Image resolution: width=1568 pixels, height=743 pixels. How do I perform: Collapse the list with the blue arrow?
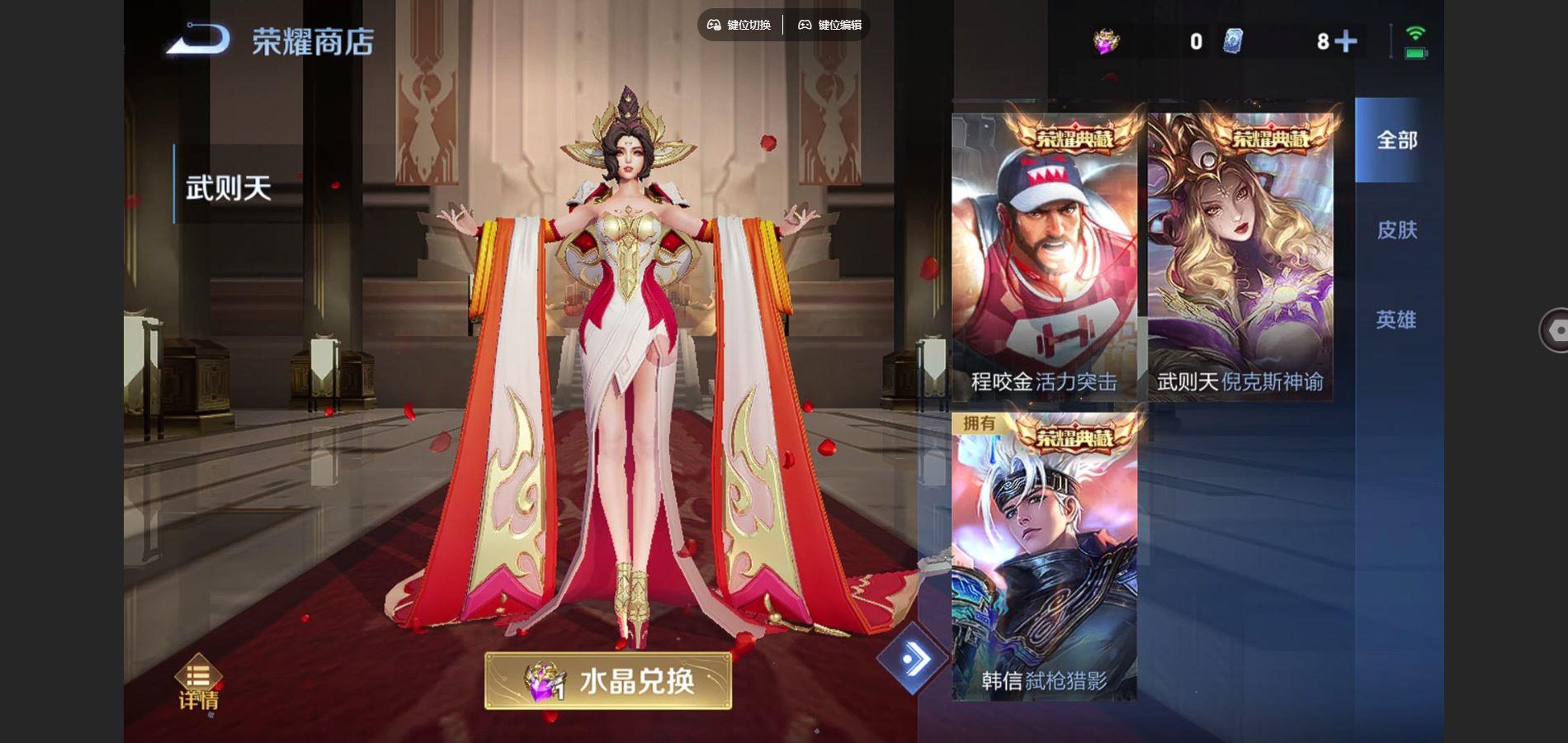pyautogui.click(x=912, y=659)
